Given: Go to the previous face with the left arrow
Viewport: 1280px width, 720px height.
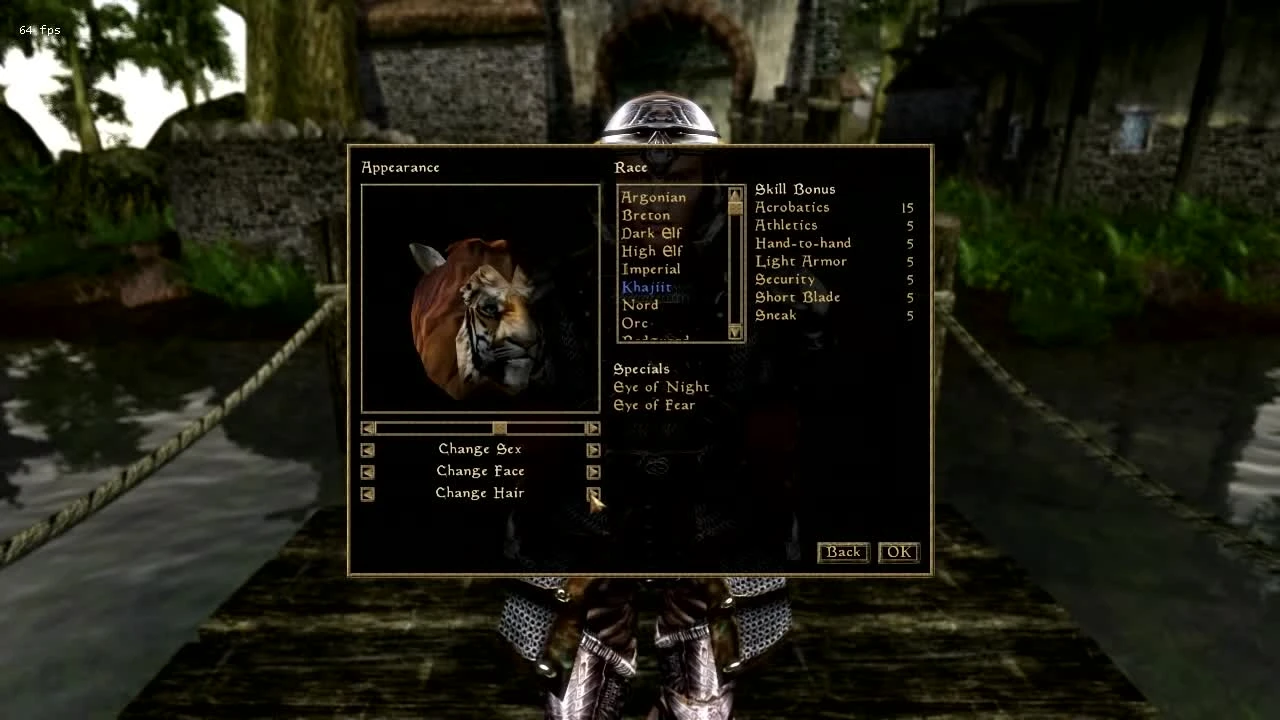Looking at the screenshot, I should [367, 471].
